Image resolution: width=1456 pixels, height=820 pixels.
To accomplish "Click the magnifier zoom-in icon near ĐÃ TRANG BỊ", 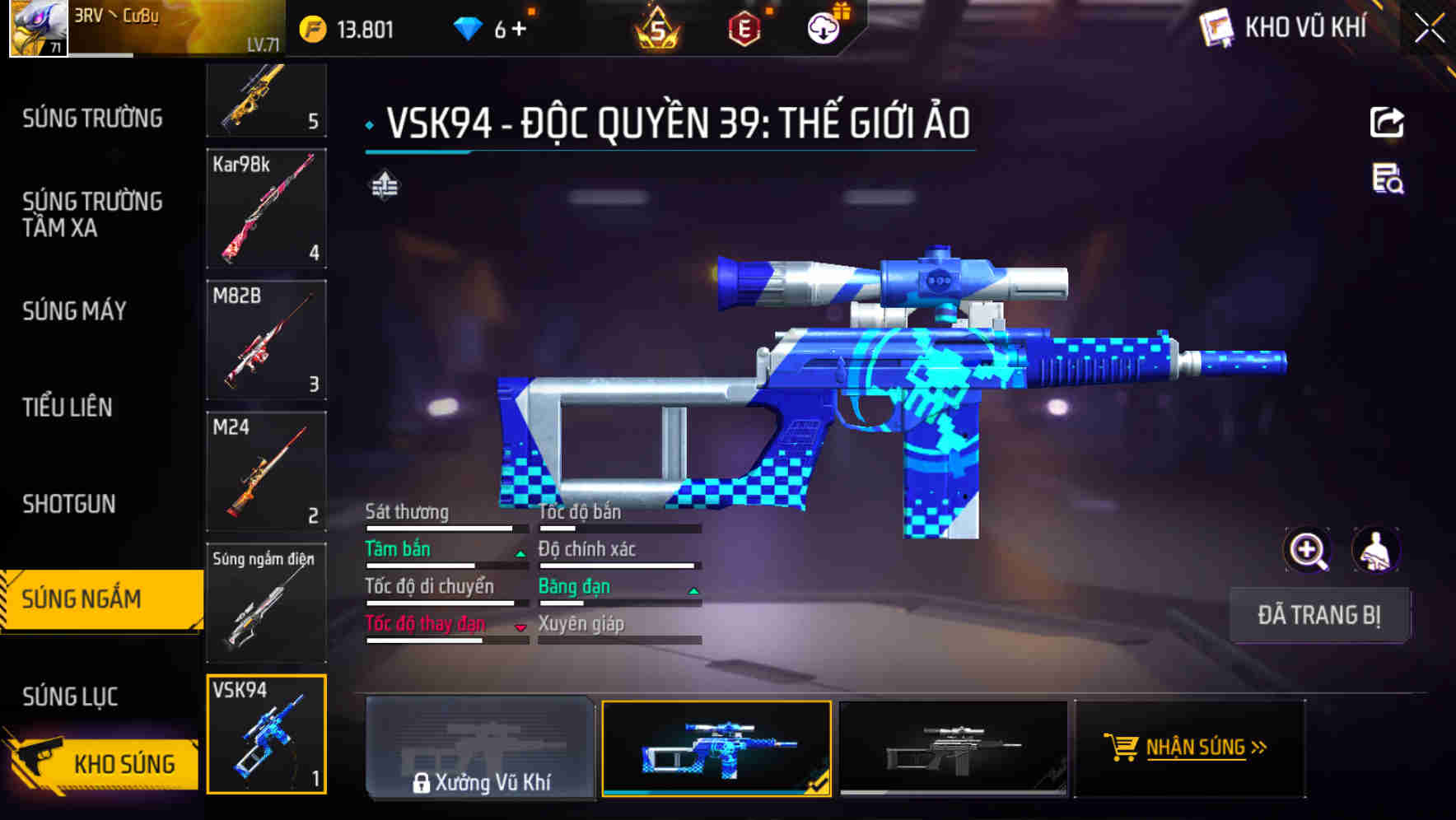I will (1308, 550).
